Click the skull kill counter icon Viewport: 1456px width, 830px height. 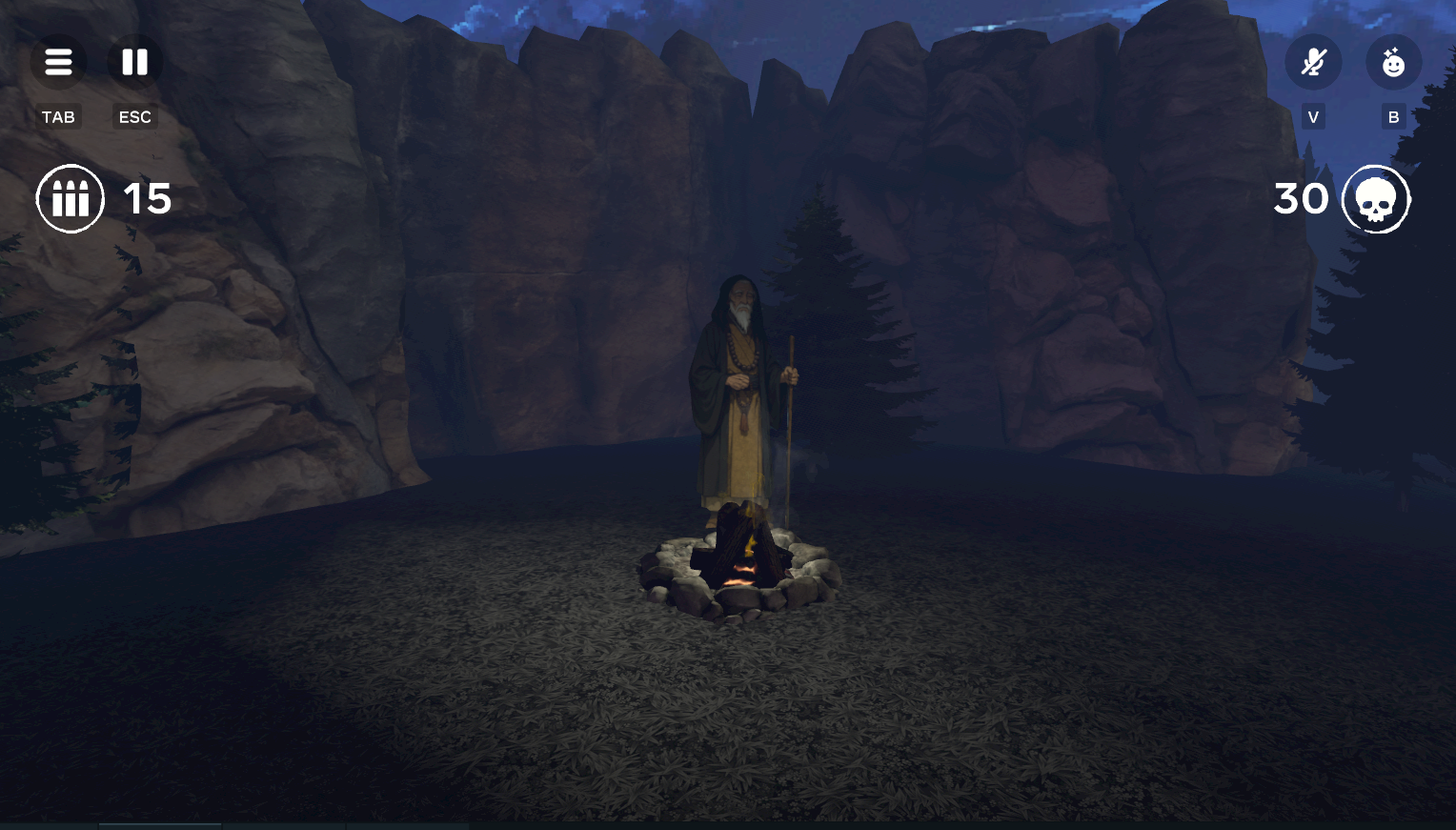pos(1377,198)
